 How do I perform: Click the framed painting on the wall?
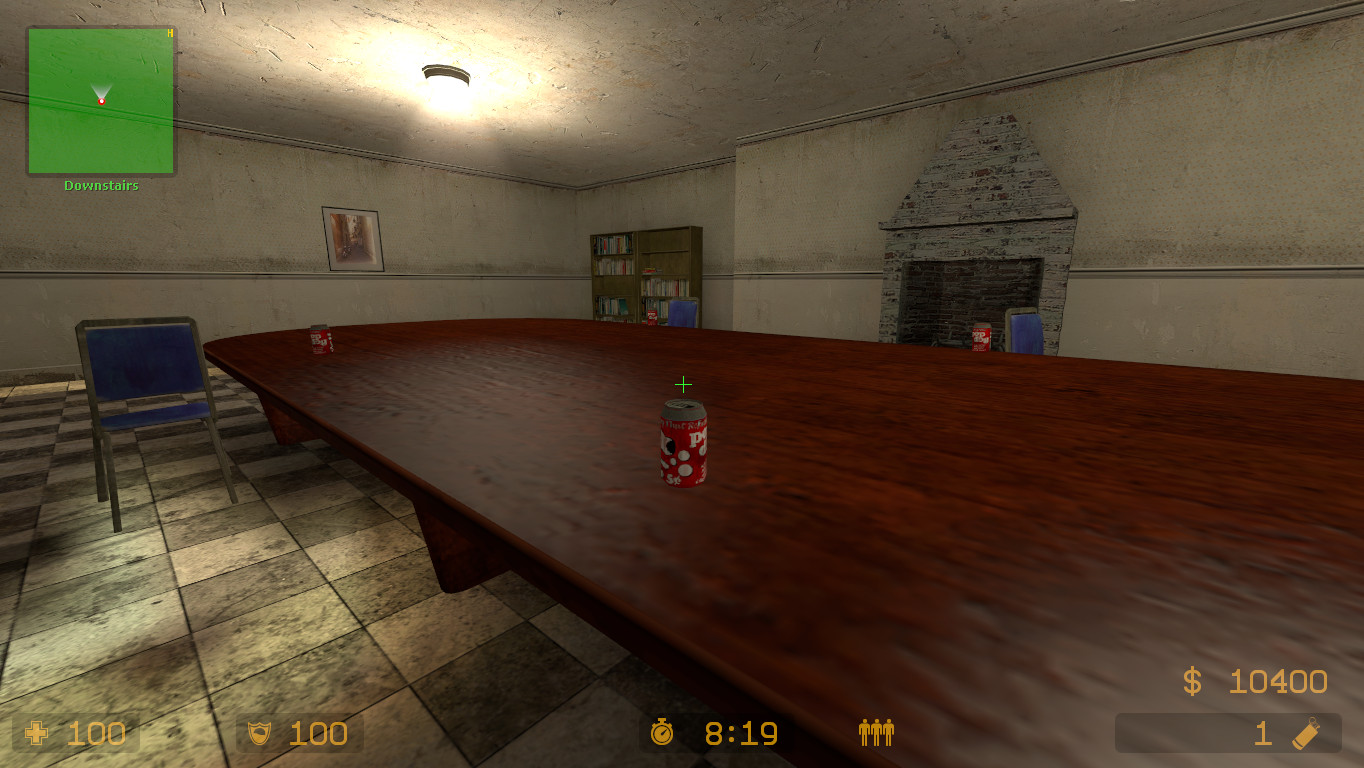pos(352,237)
